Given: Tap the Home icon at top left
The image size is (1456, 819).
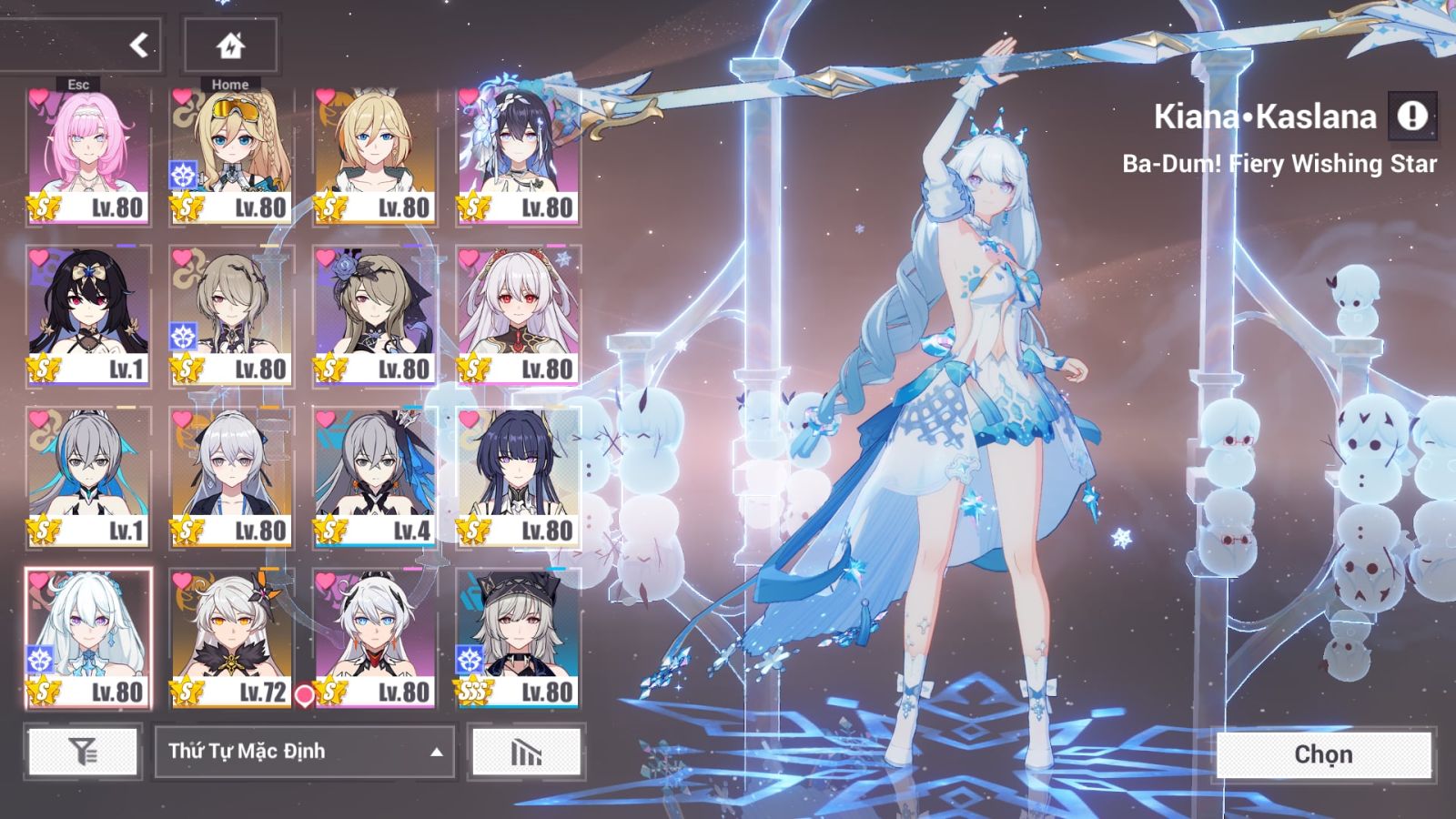Looking at the screenshot, I should pos(230,45).
